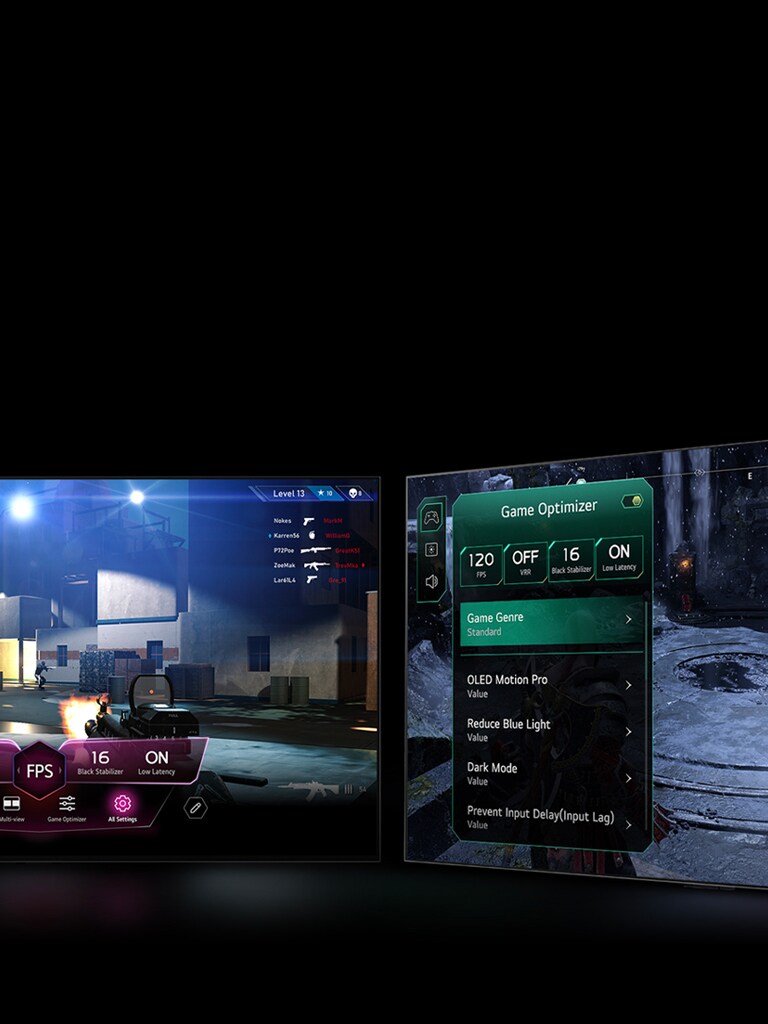Select the green Low Latency ON tile
This screenshot has width=768, height=1024.
click(x=619, y=555)
